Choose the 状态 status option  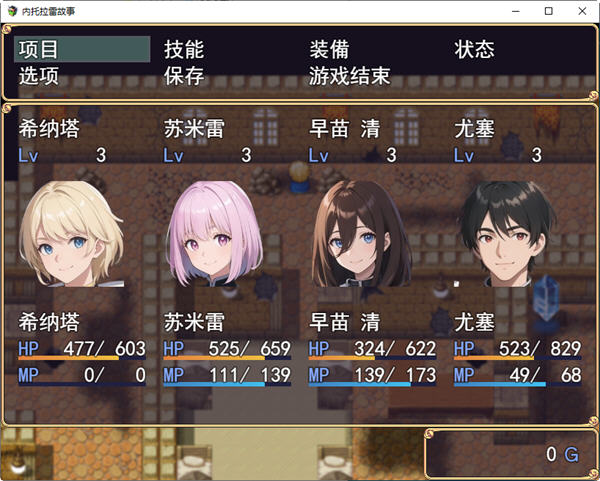point(475,50)
